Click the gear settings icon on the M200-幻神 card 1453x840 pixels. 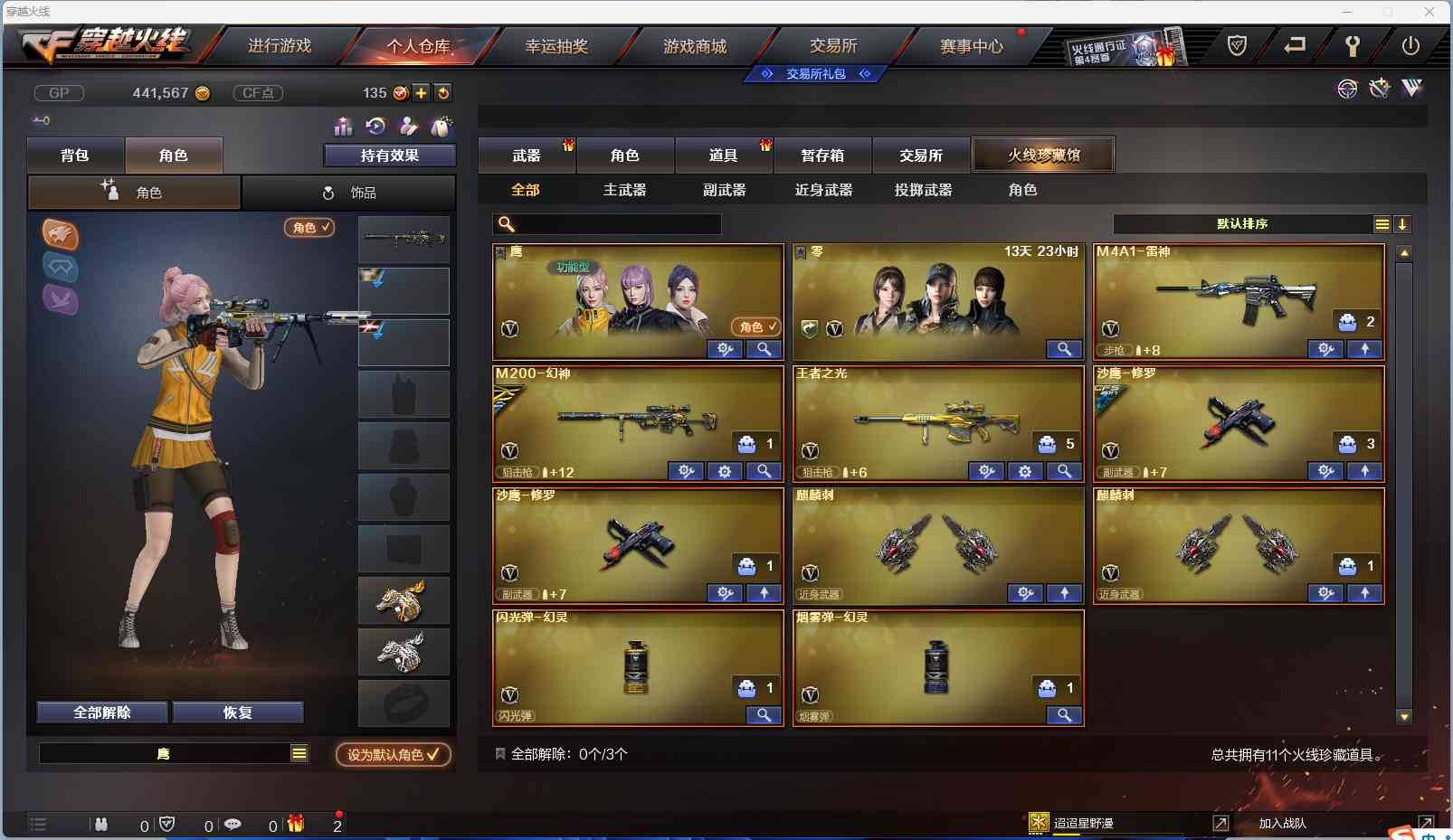tap(726, 471)
